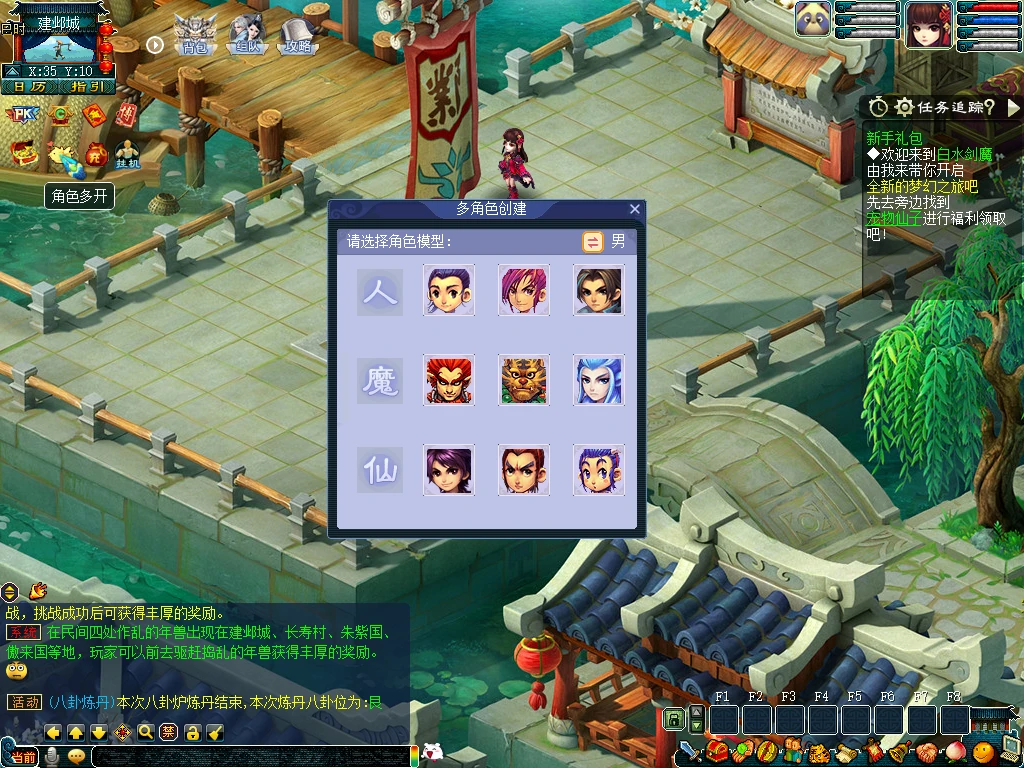Choose the golden lion demon portrait

524,380
